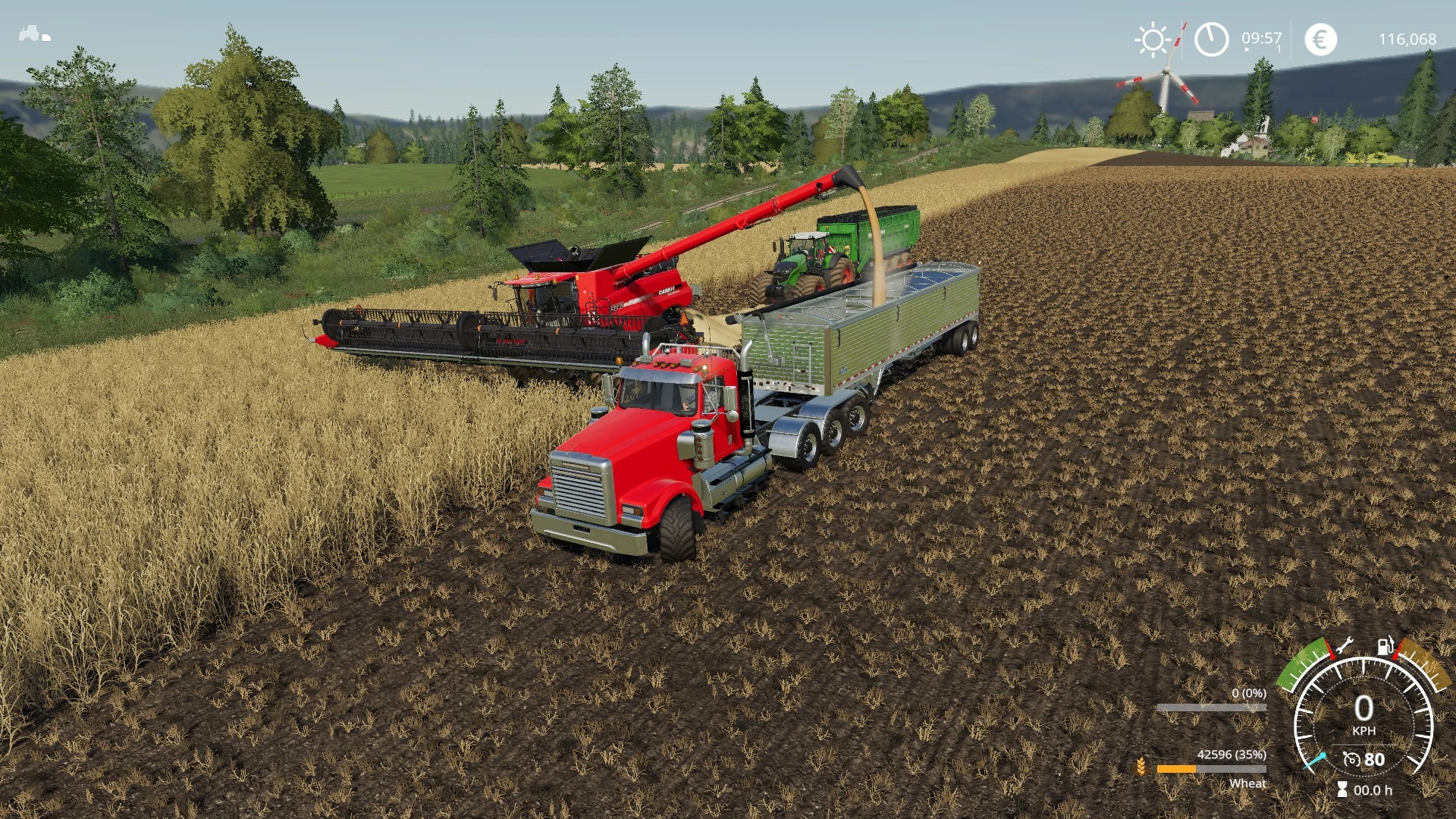Screen dimensions: 1456x819
Task: Select the clock time icon
Action: (x=1211, y=39)
